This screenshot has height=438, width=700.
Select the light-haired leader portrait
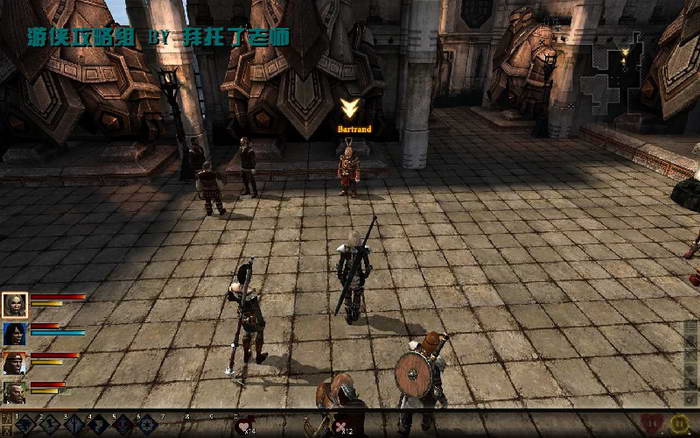pos(15,304)
